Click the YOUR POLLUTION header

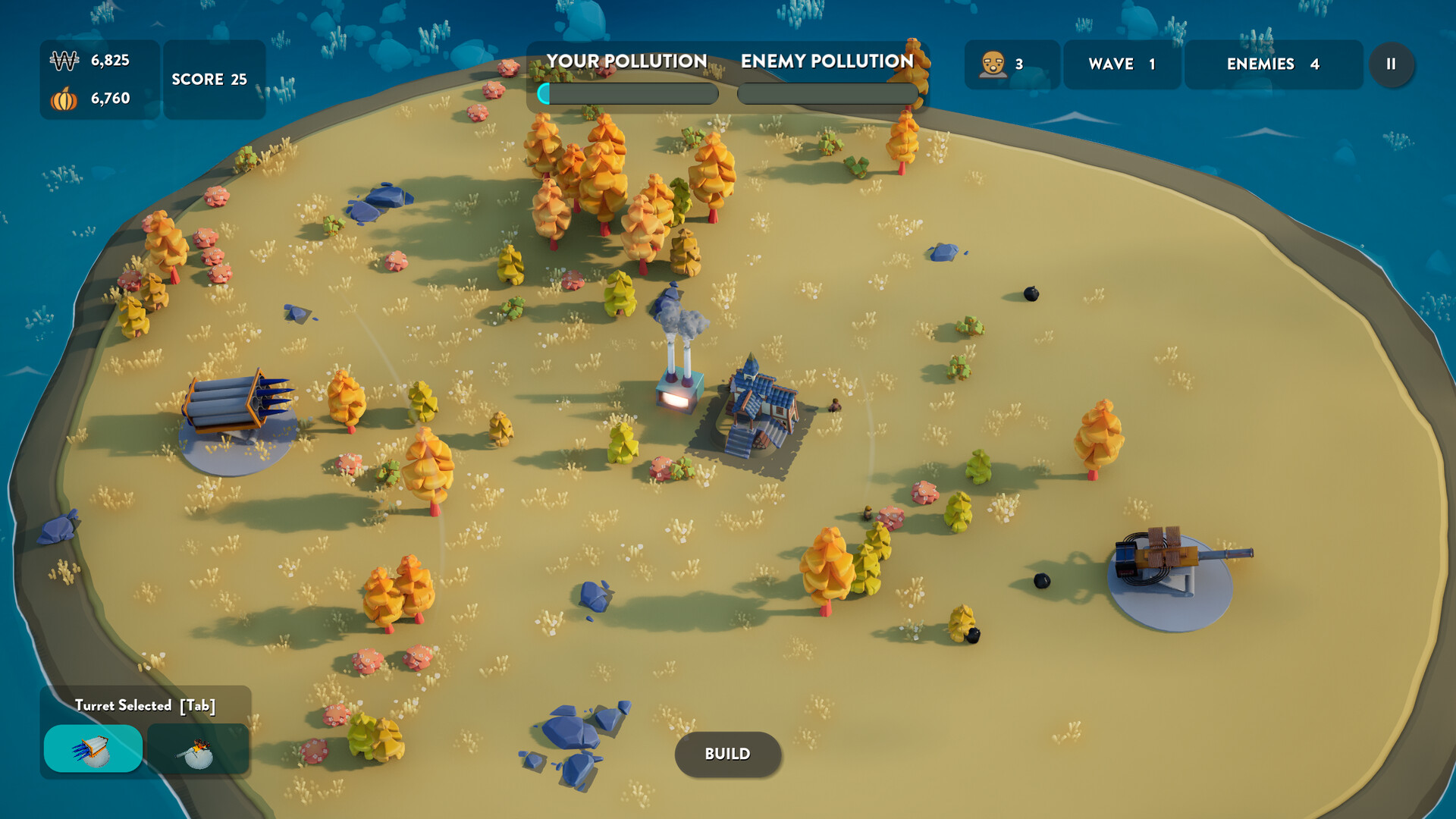pos(627,61)
